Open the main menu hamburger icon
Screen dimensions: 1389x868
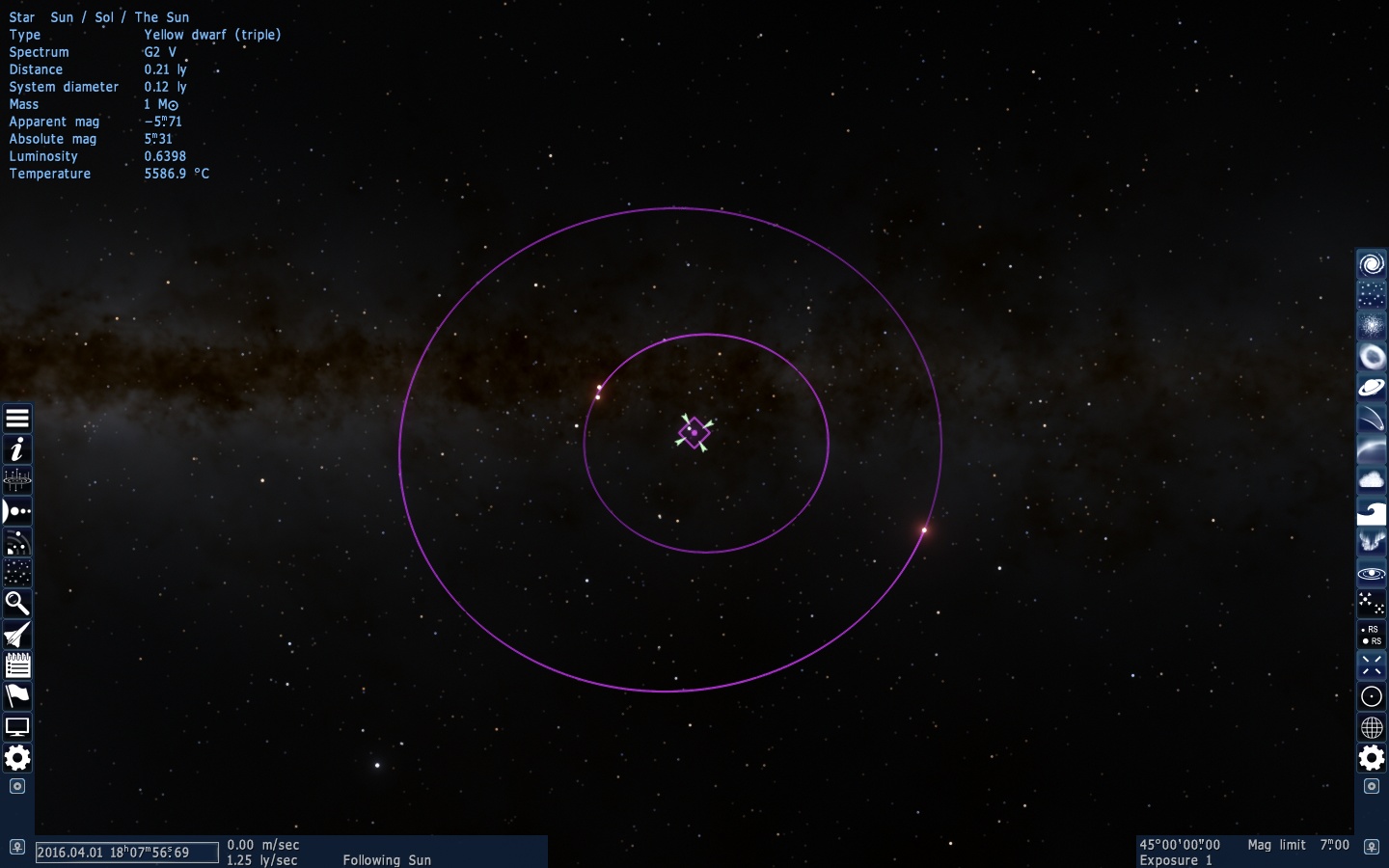pyautogui.click(x=17, y=419)
